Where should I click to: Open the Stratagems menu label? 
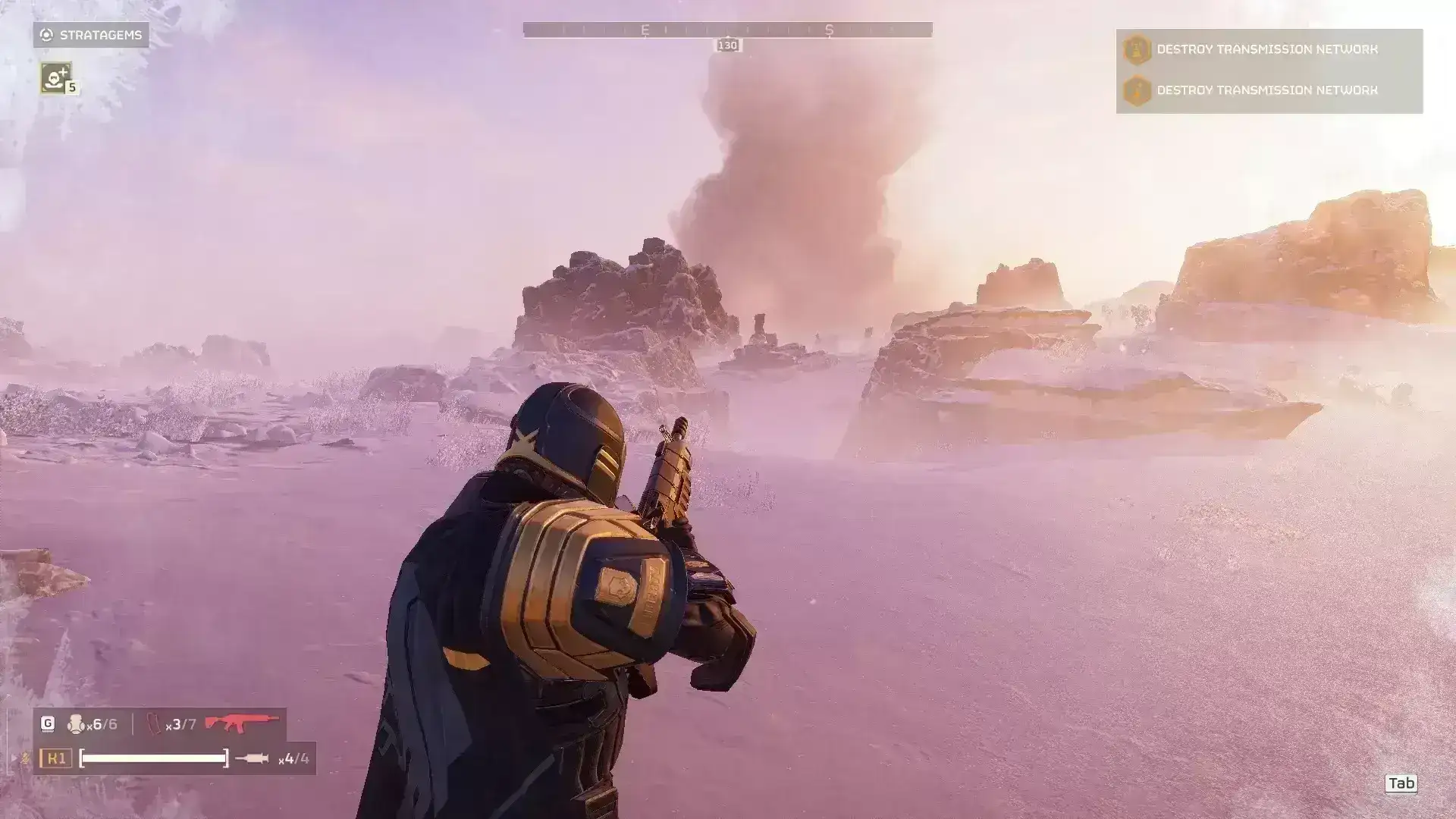(x=91, y=35)
